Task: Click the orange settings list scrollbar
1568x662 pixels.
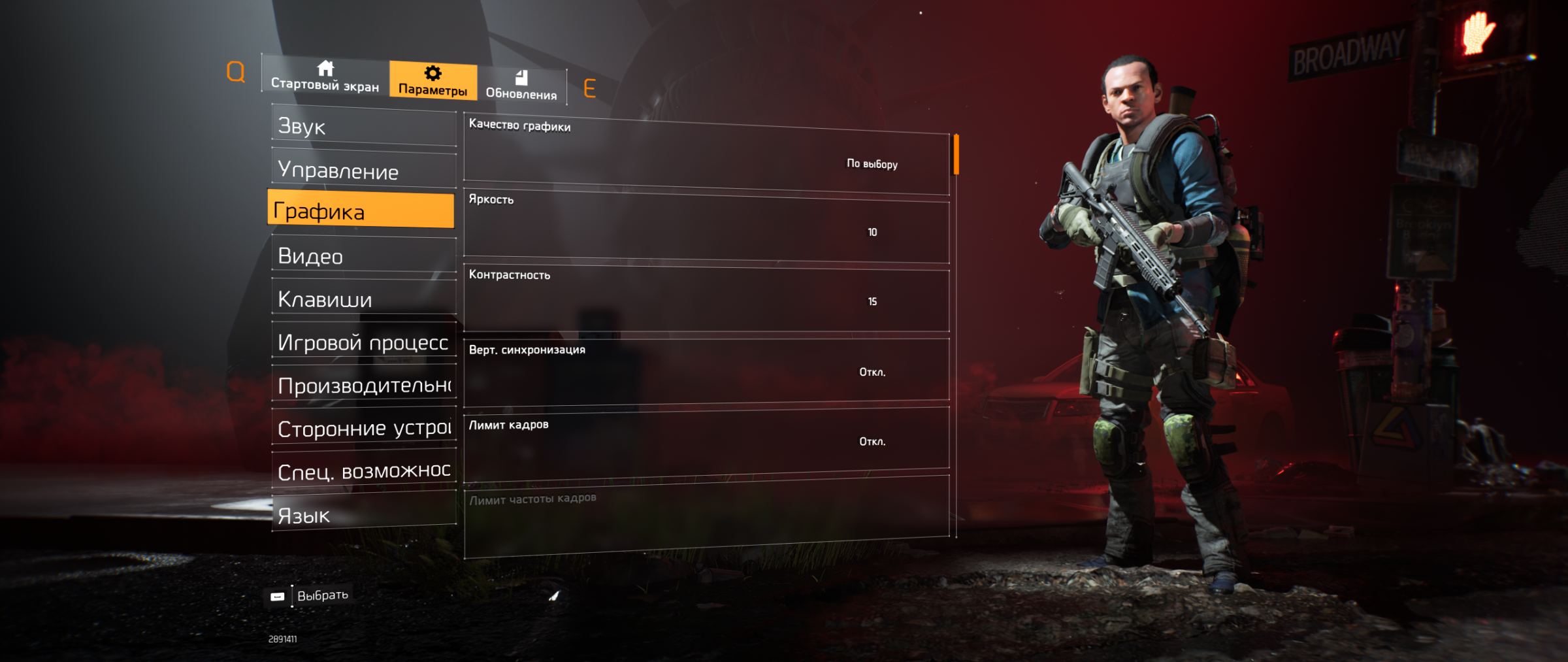Action: tap(956, 154)
